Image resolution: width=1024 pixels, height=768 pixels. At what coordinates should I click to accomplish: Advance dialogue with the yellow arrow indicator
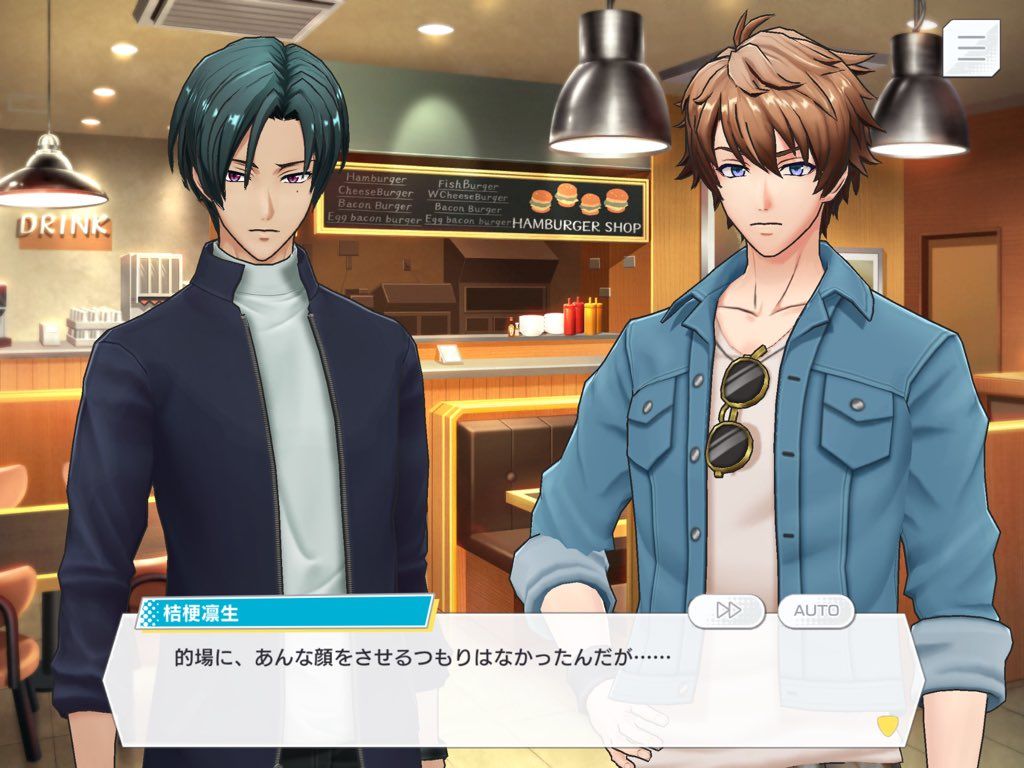point(885,723)
